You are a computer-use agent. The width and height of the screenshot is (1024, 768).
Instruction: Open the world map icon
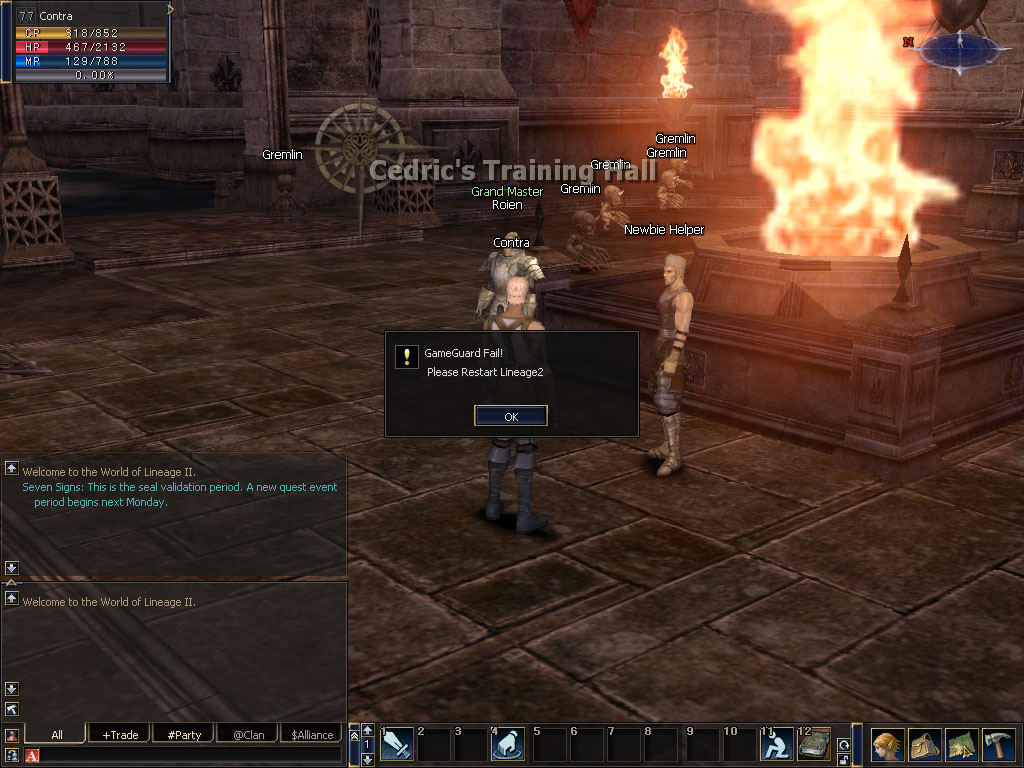tap(961, 745)
